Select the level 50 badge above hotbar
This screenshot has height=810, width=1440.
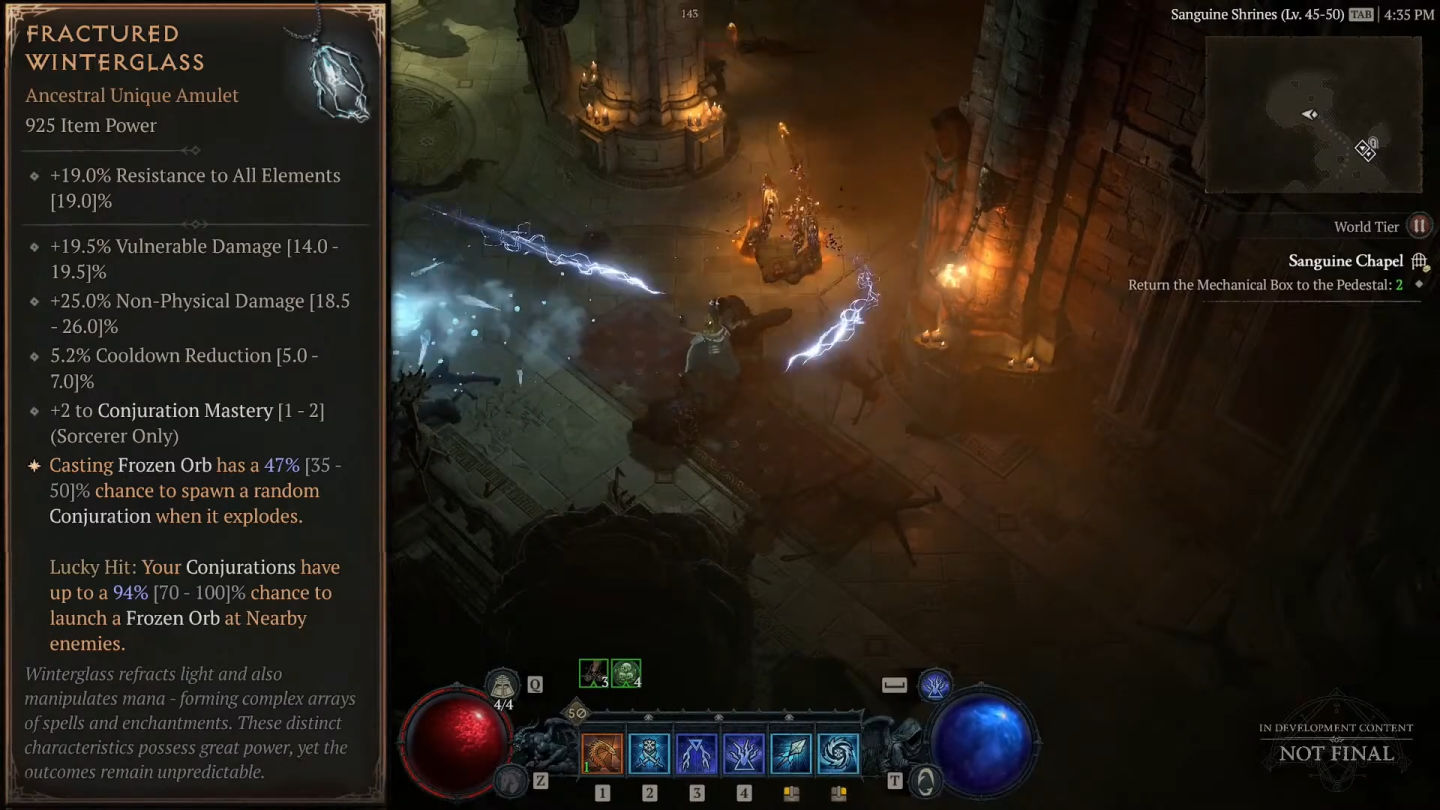pos(577,713)
